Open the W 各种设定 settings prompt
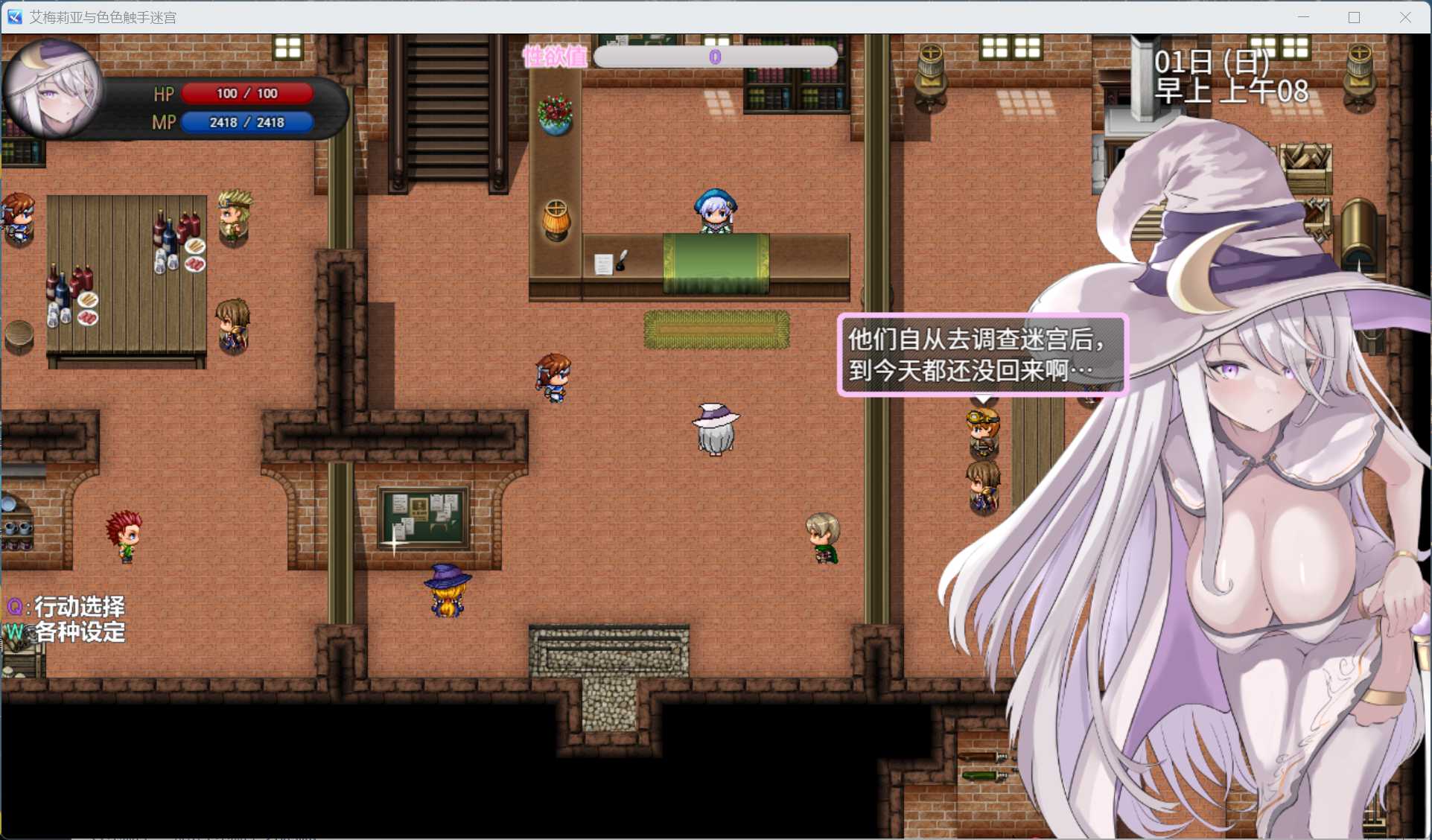1432x840 pixels. pos(67,631)
